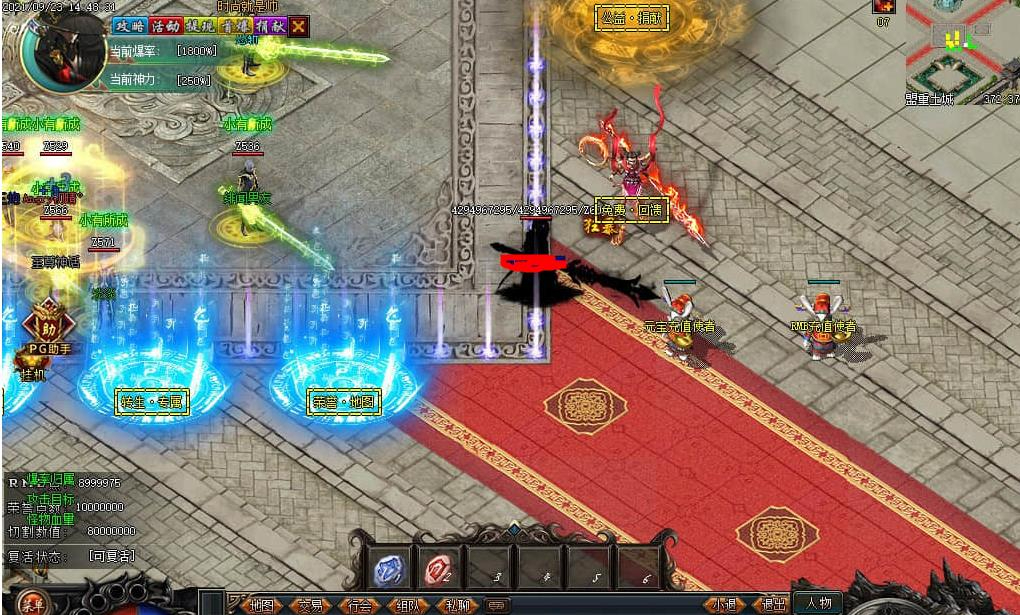Open the 行会 guild button

pyautogui.click(x=360, y=605)
